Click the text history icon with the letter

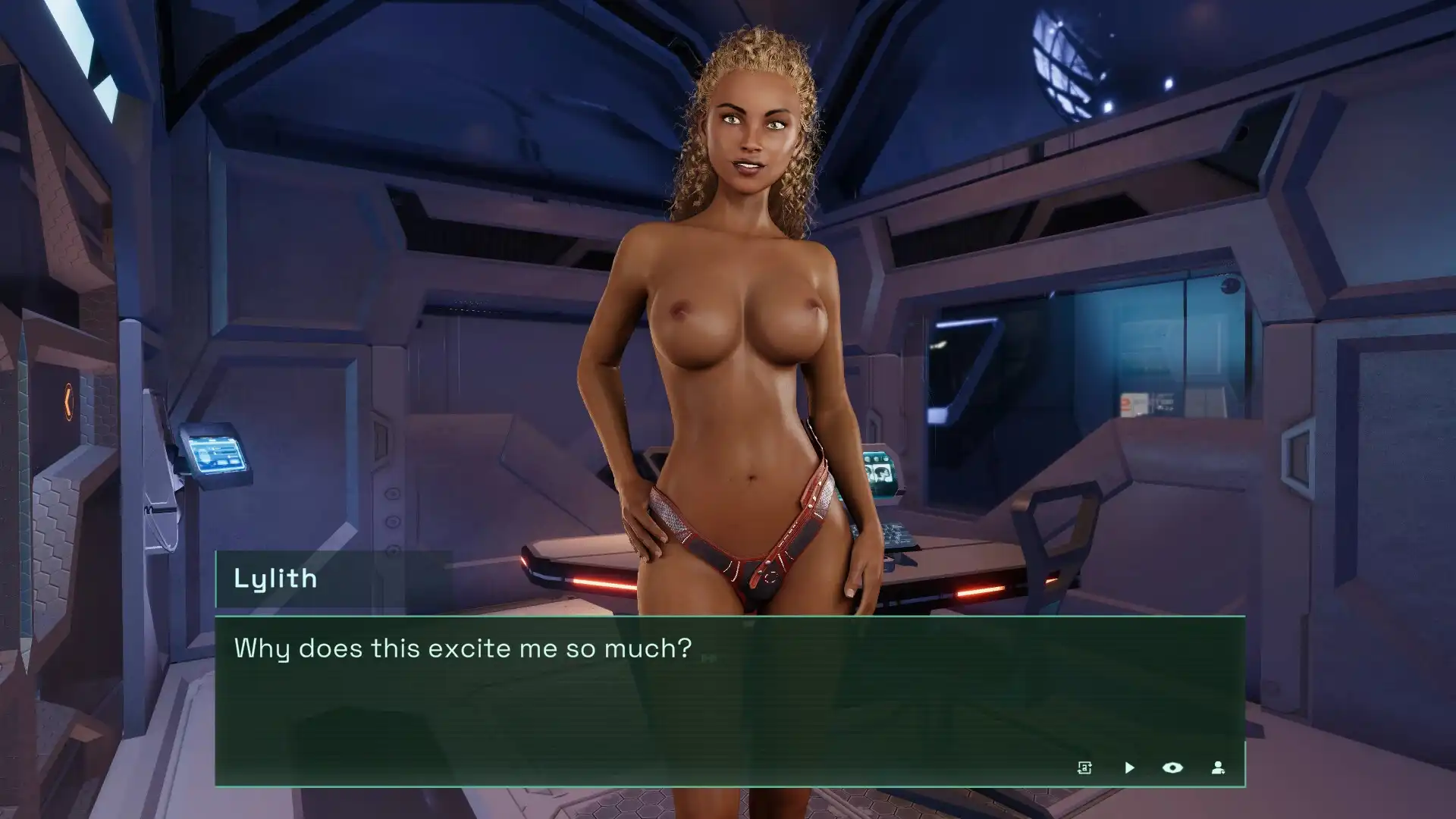1084,767
